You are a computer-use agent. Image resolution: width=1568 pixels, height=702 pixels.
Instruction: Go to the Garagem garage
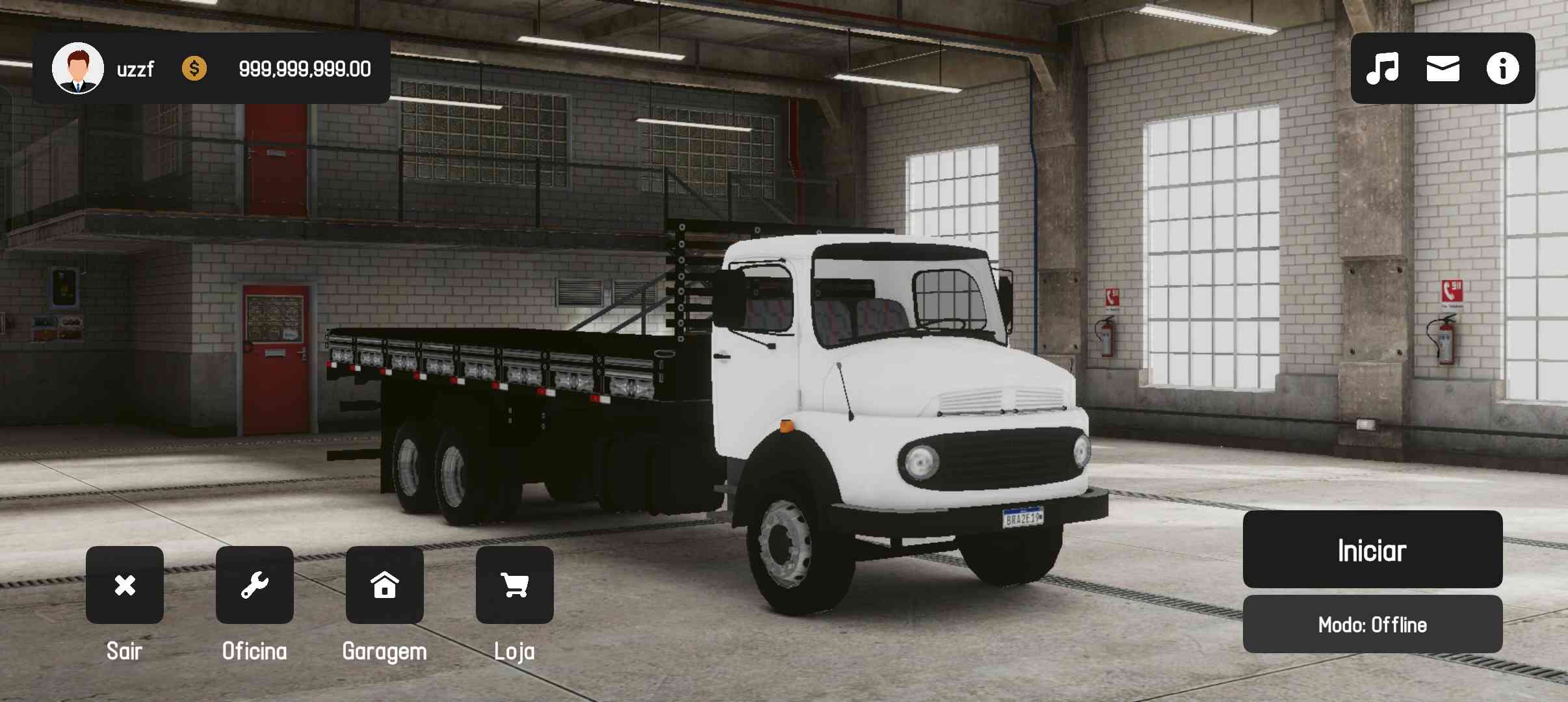tap(384, 585)
